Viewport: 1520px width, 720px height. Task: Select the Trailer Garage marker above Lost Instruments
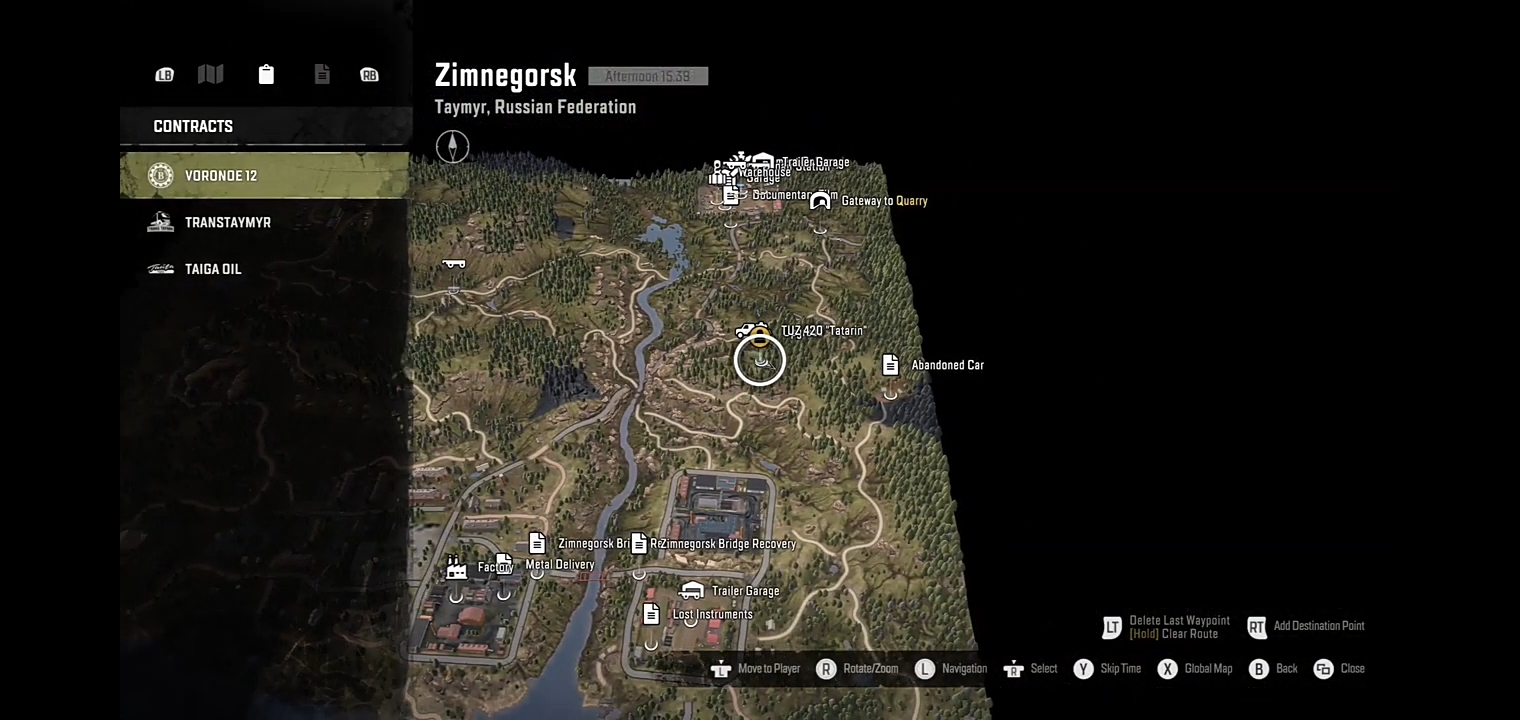pyautogui.click(x=691, y=591)
